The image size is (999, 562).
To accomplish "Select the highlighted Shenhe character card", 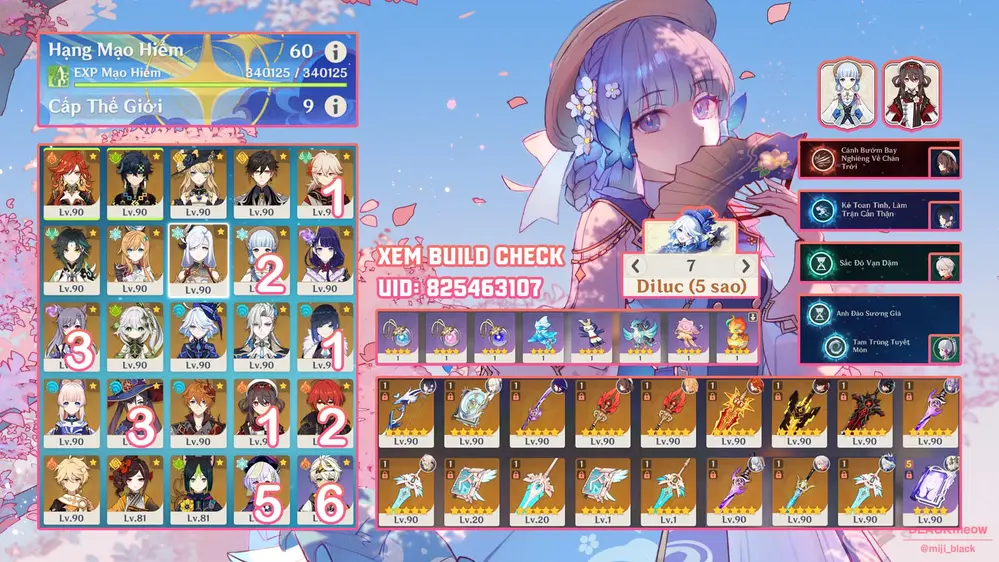I will click(x=198, y=258).
